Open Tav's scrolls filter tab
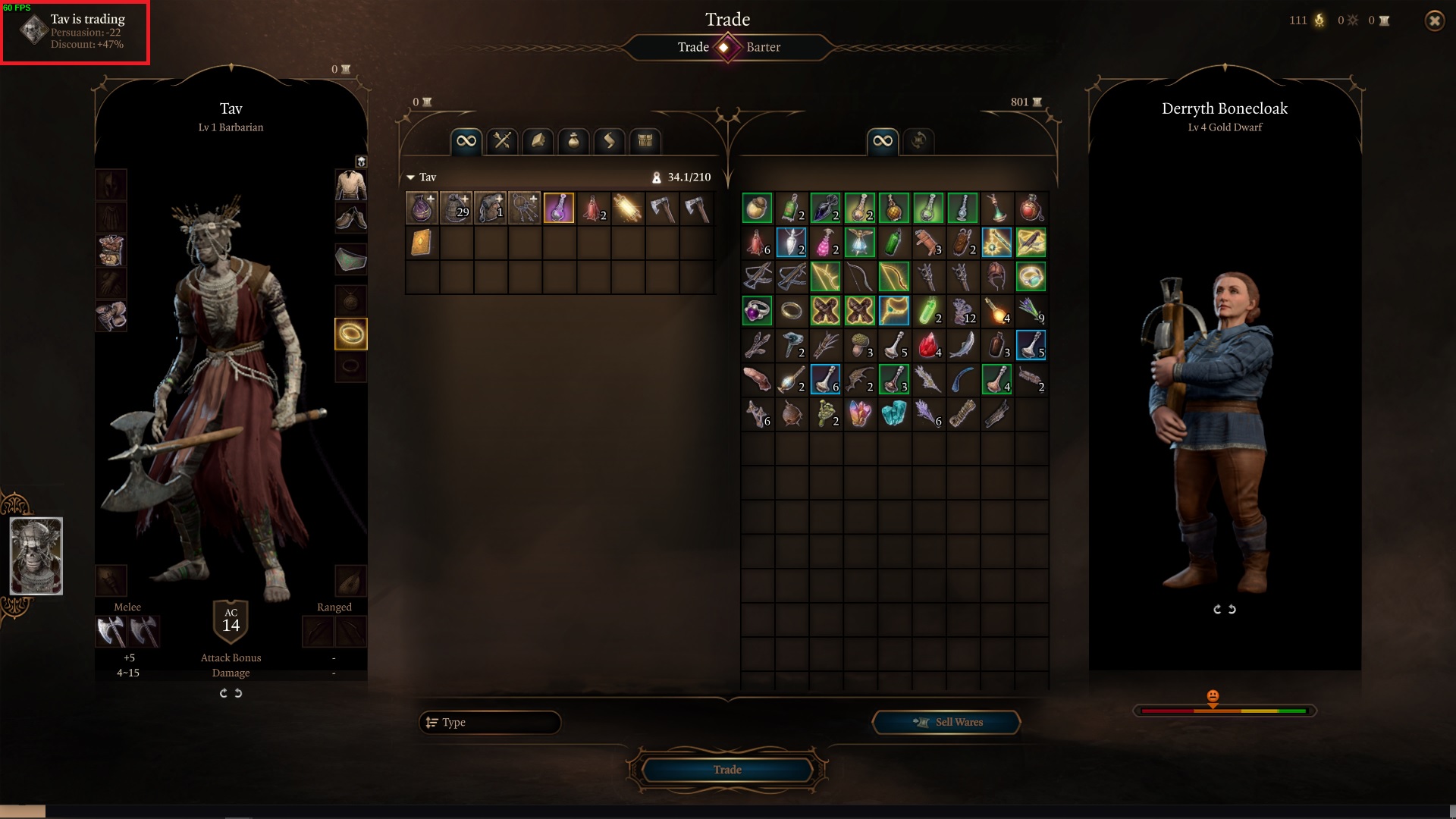This screenshot has width=1456, height=819. tap(609, 141)
